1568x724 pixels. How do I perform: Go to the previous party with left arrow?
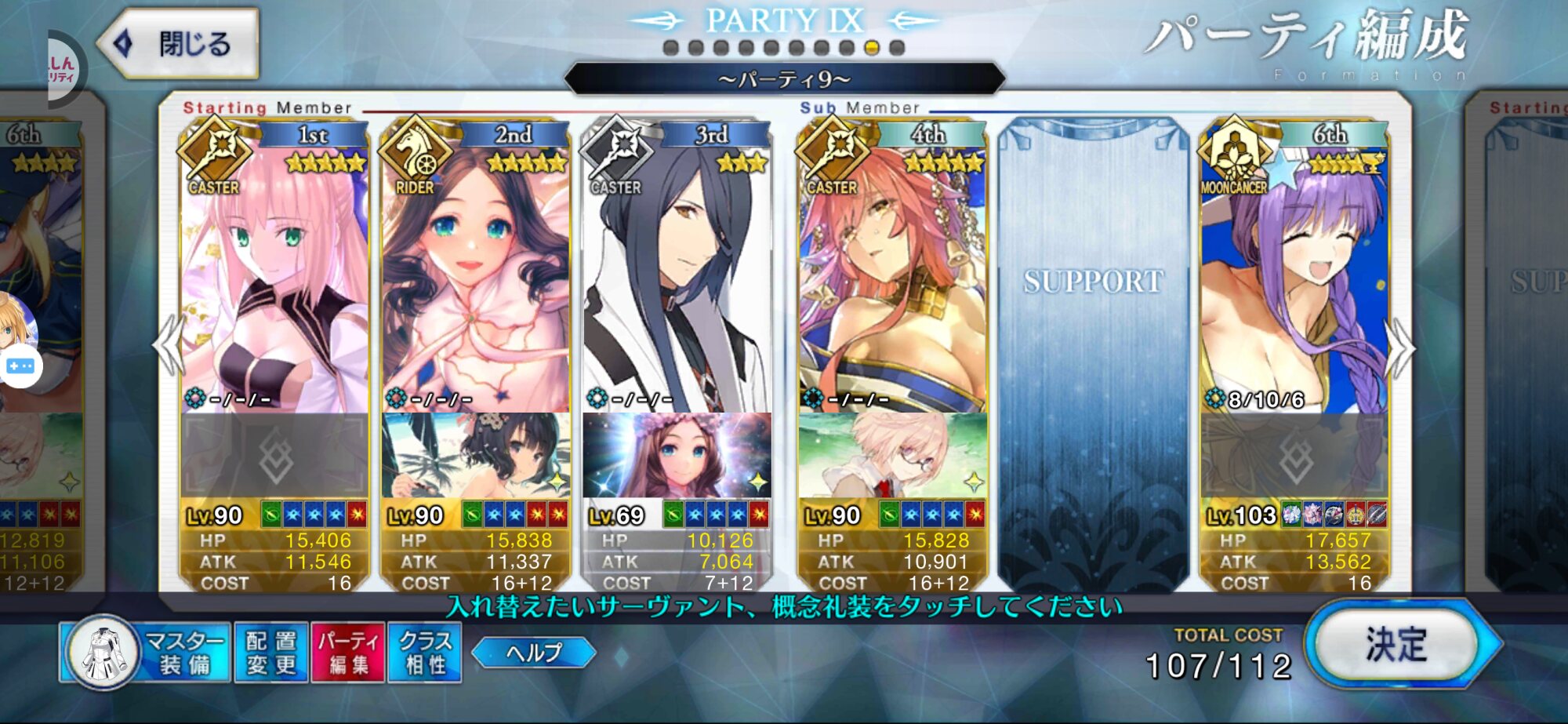(169, 347)
